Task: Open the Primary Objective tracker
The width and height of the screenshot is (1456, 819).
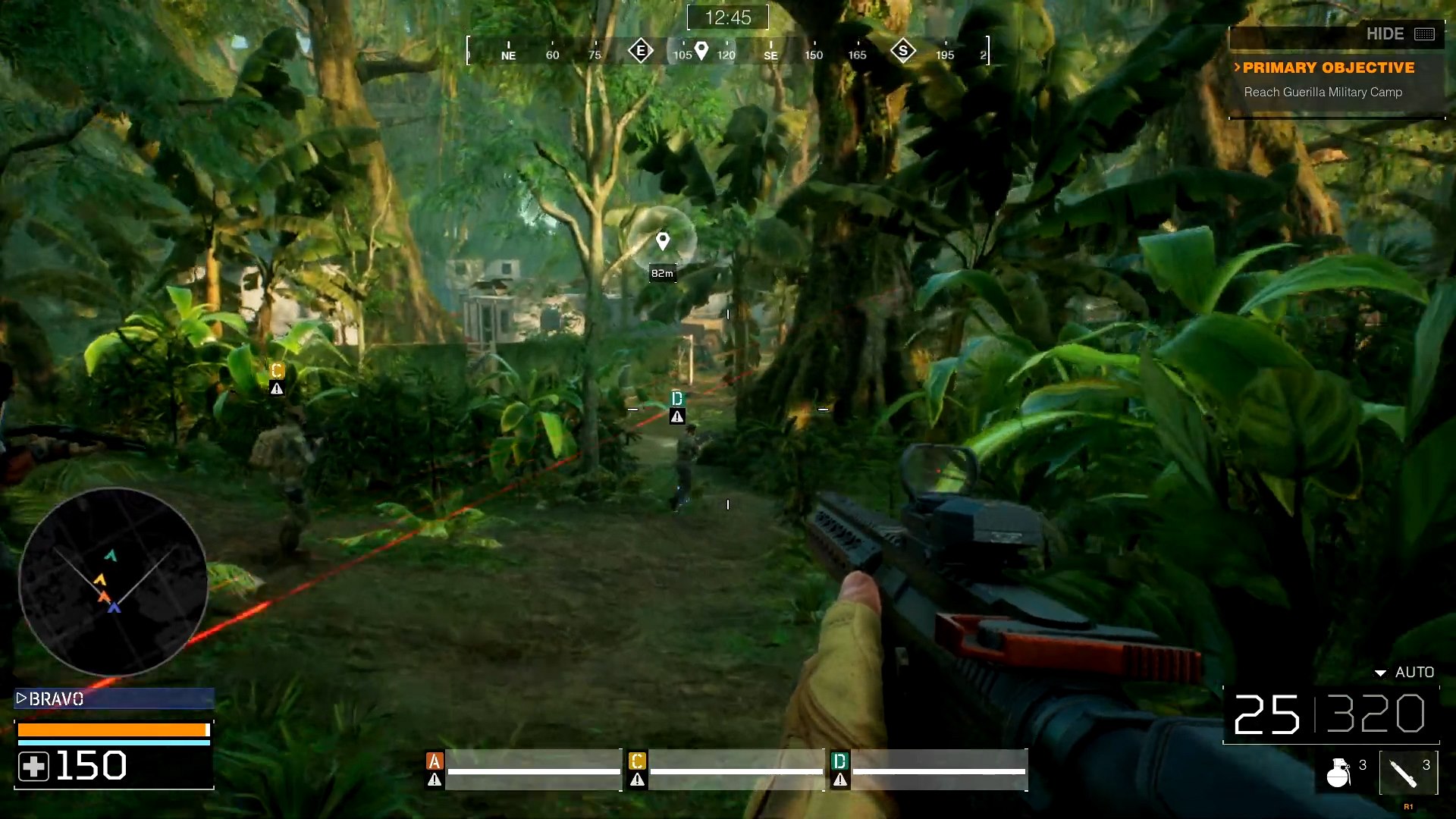Action: tap(1328, 68)
